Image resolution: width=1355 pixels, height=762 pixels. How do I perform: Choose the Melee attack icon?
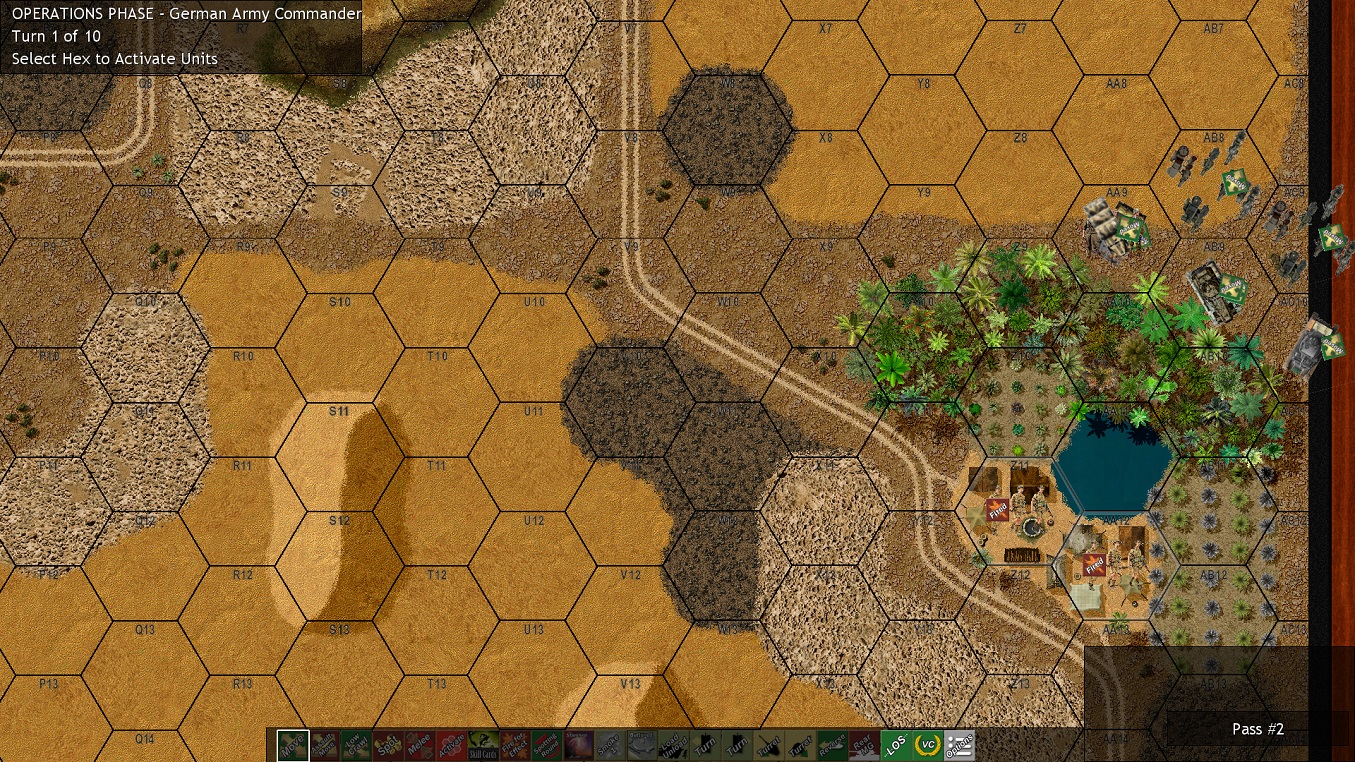coord(420,744)
